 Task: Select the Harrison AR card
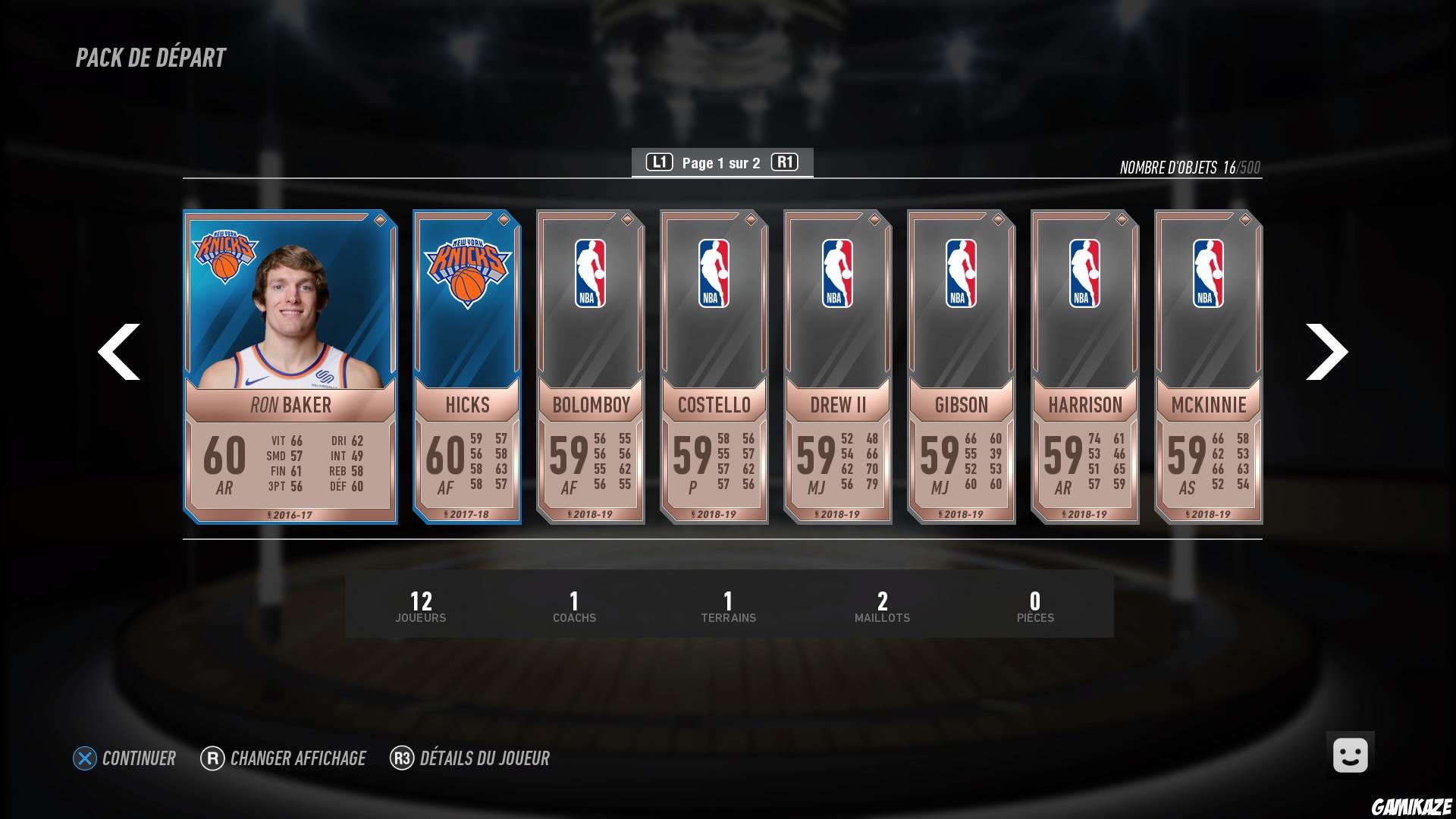[x=1084, y=364]
